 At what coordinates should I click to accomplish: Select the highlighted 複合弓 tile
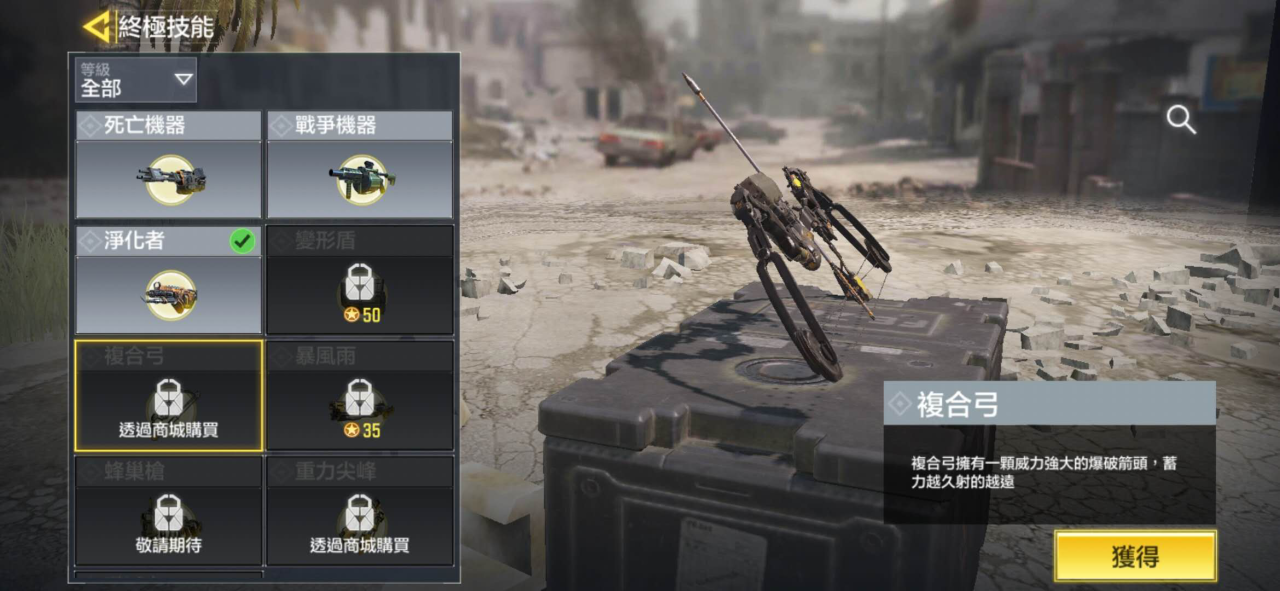pos(169,396)
